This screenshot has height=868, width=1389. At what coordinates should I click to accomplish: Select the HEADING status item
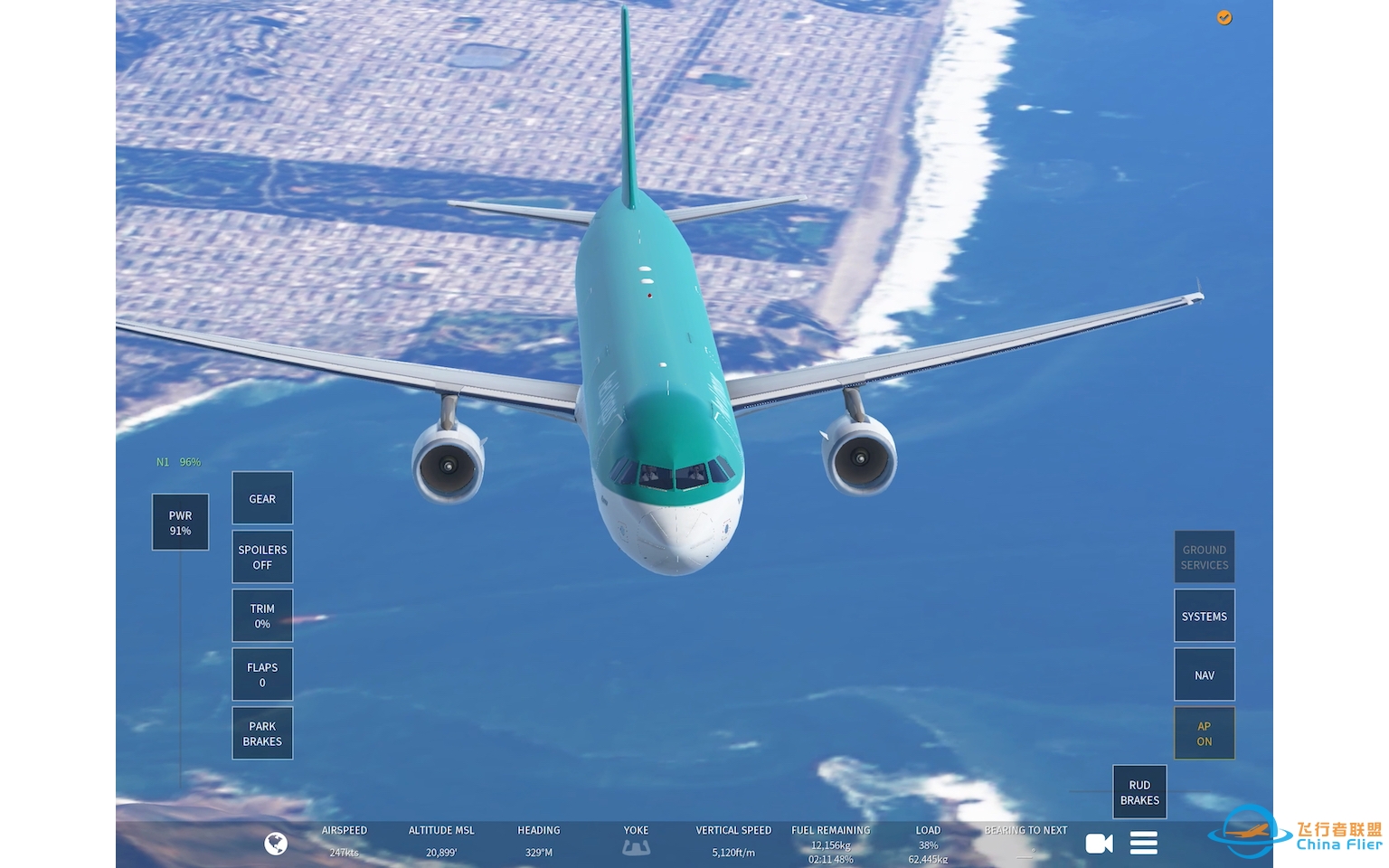[539, 842]
